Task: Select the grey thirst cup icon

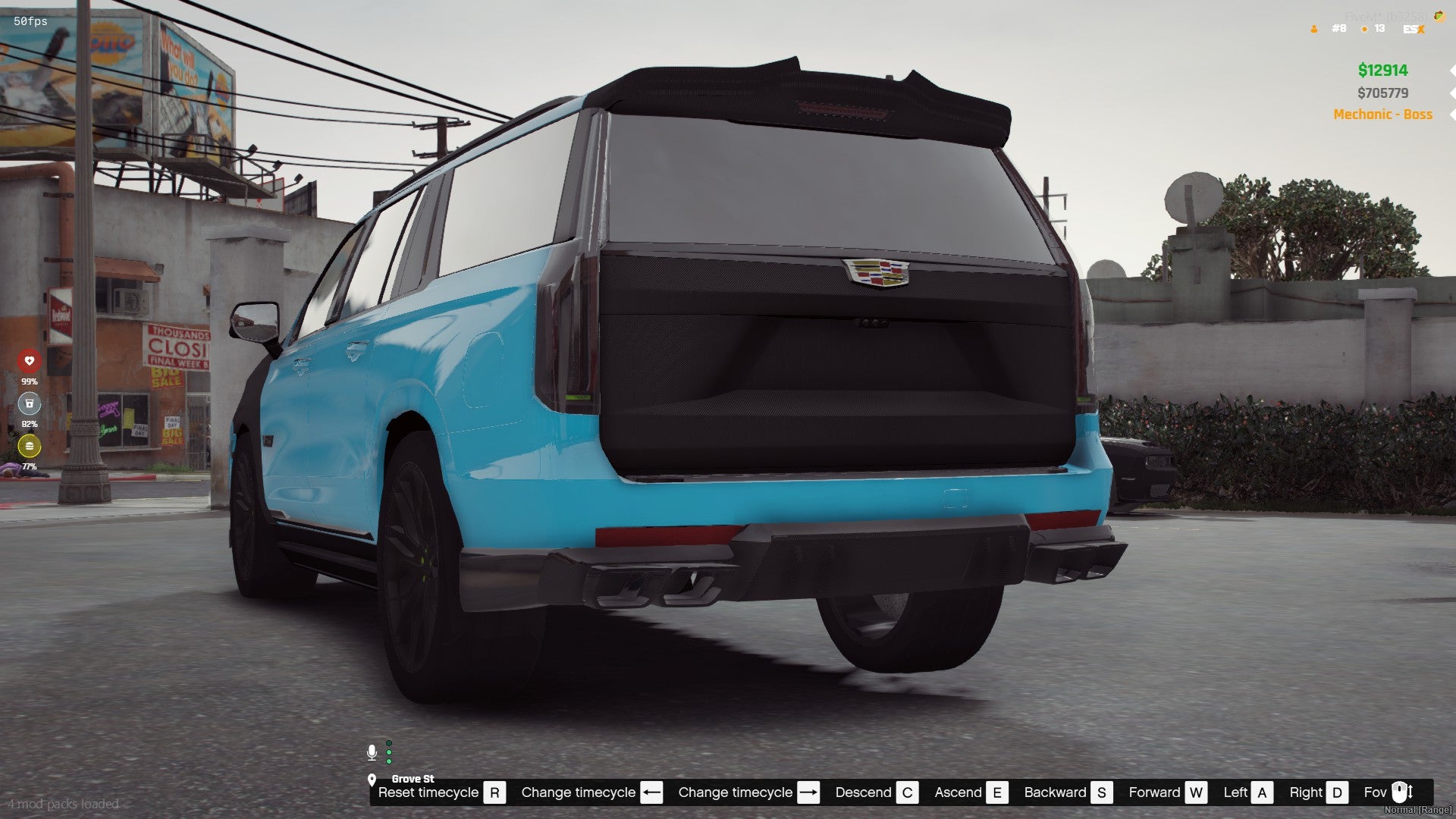Action: pyautogui.click(x=30, y=403)
